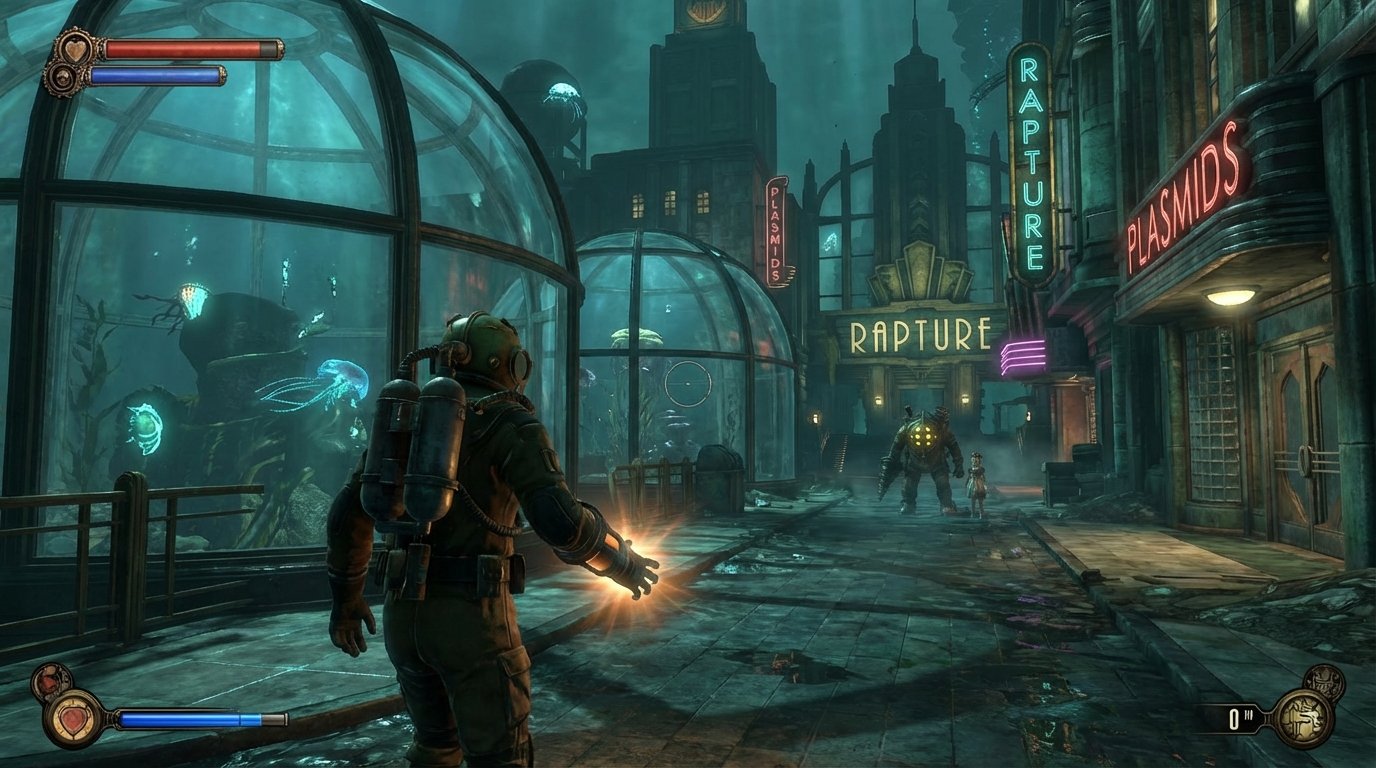Click the secondary weapon coin icon bottom right
Viewport: 1376px width, 768px height.
(1325, 683)
